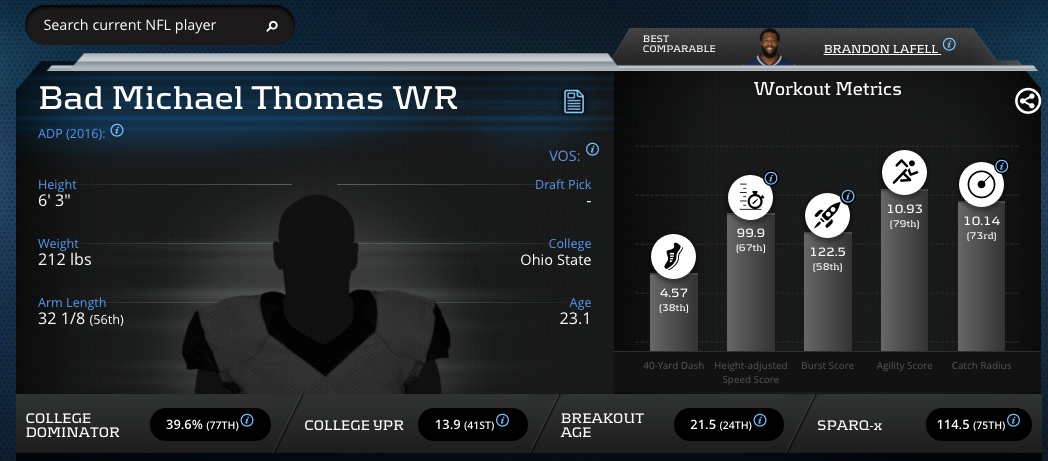Click the share icon
This screenshot has width=1048, height=461.
tap(1027, 101)
